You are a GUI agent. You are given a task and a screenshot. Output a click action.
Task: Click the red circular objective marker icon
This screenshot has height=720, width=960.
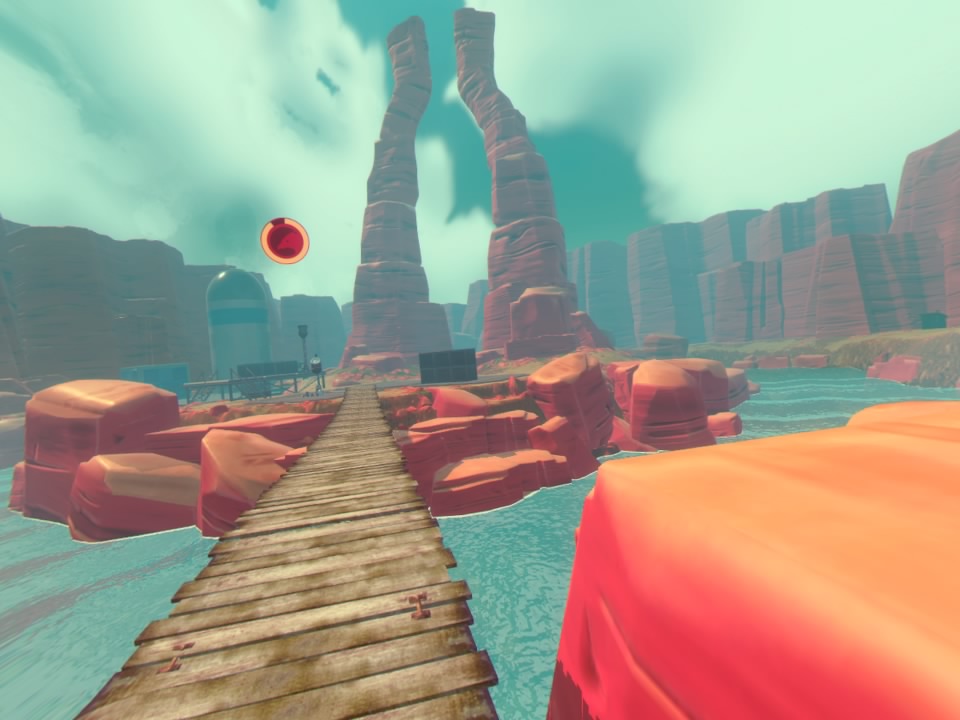click(285, 241)
